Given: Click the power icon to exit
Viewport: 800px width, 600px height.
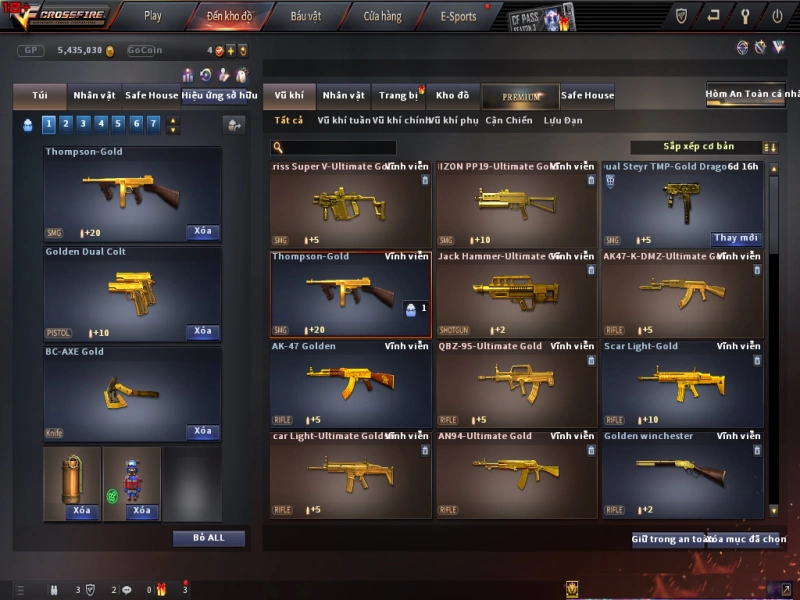Looking at the screenshot, I should coord(777,16).
